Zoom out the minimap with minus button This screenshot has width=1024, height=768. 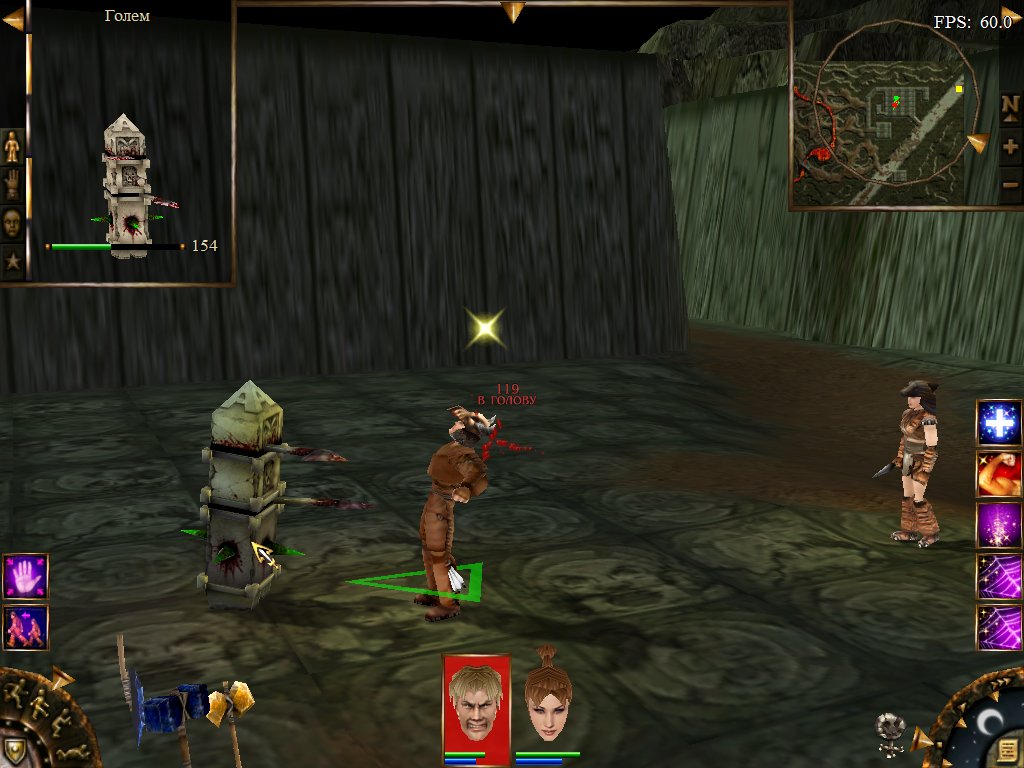click(x=1010, y=184)
